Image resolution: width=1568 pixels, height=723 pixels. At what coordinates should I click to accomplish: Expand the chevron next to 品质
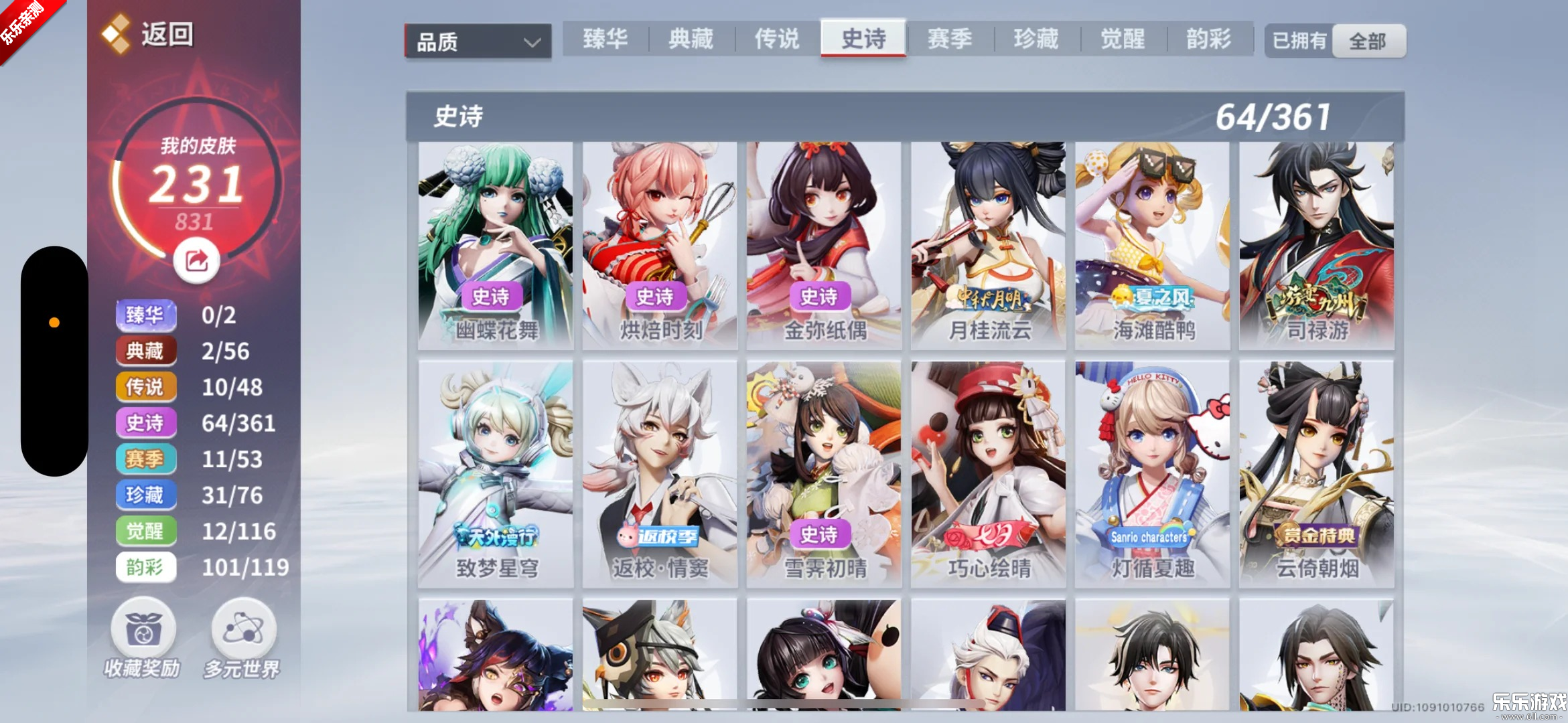pos(531,42)
